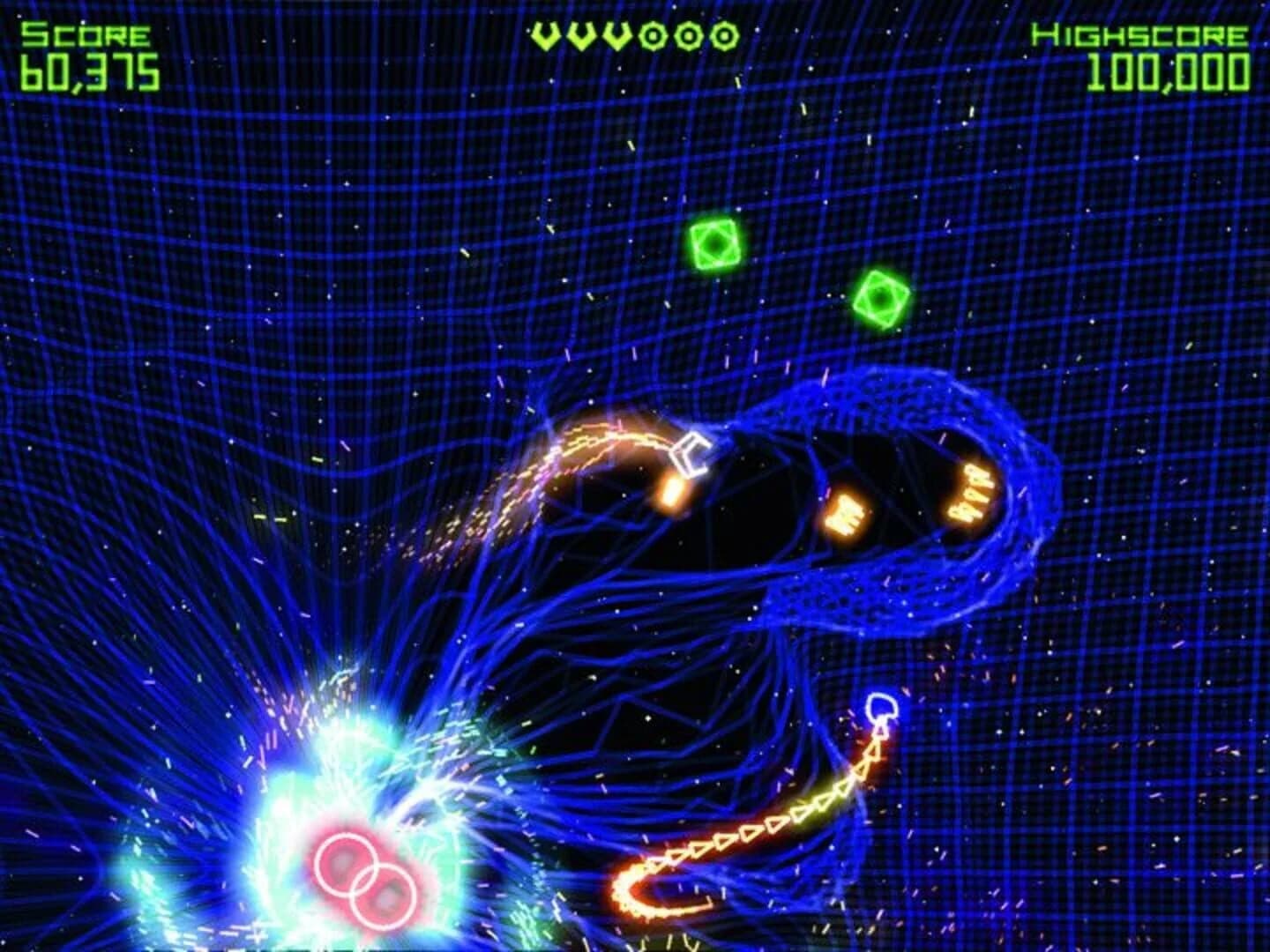Click the second life chevron in the HUD
The width and height of the screenshot is (1270, 952).
point(582,35)
